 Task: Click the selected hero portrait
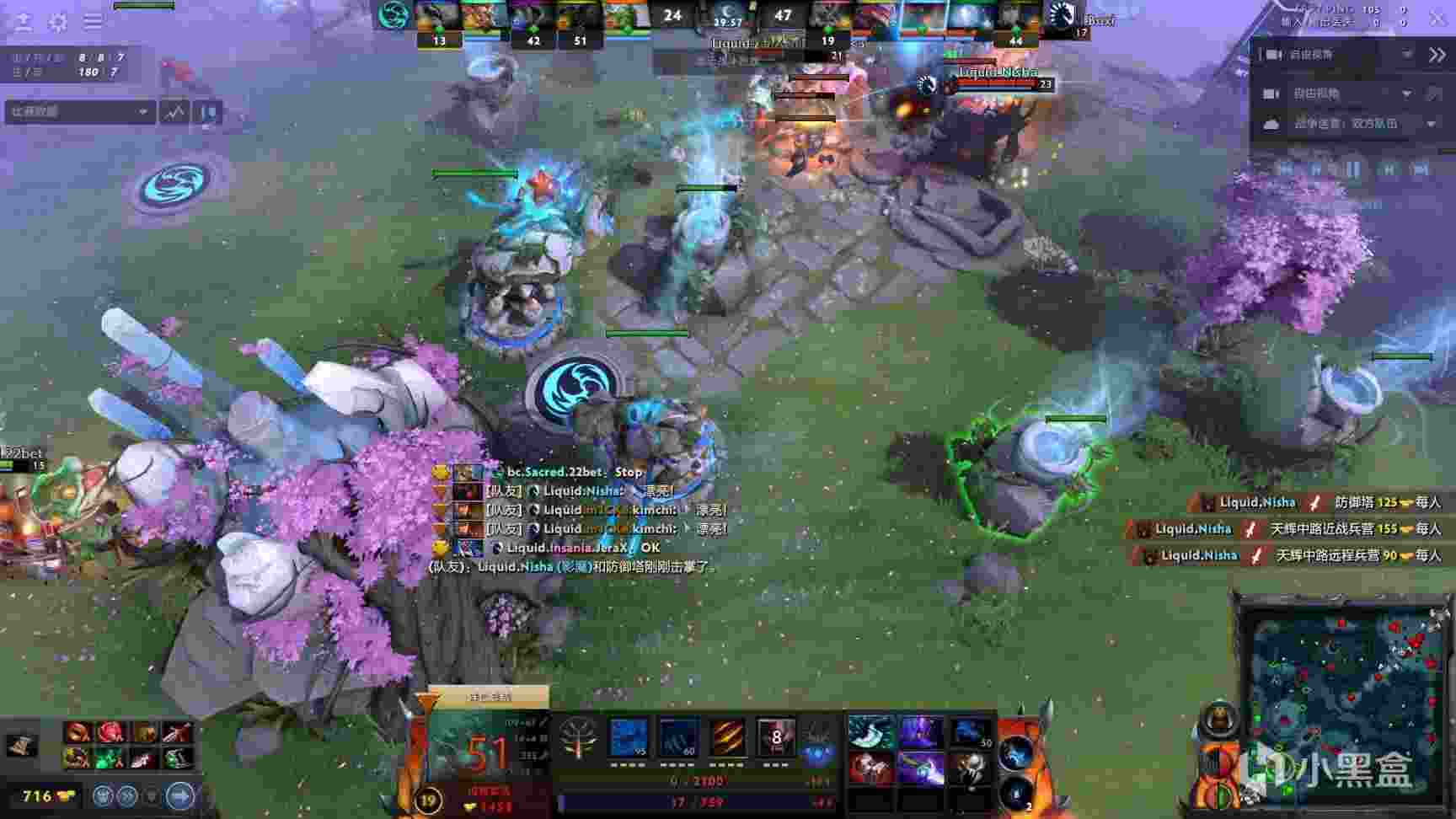[x=484, y=748]
